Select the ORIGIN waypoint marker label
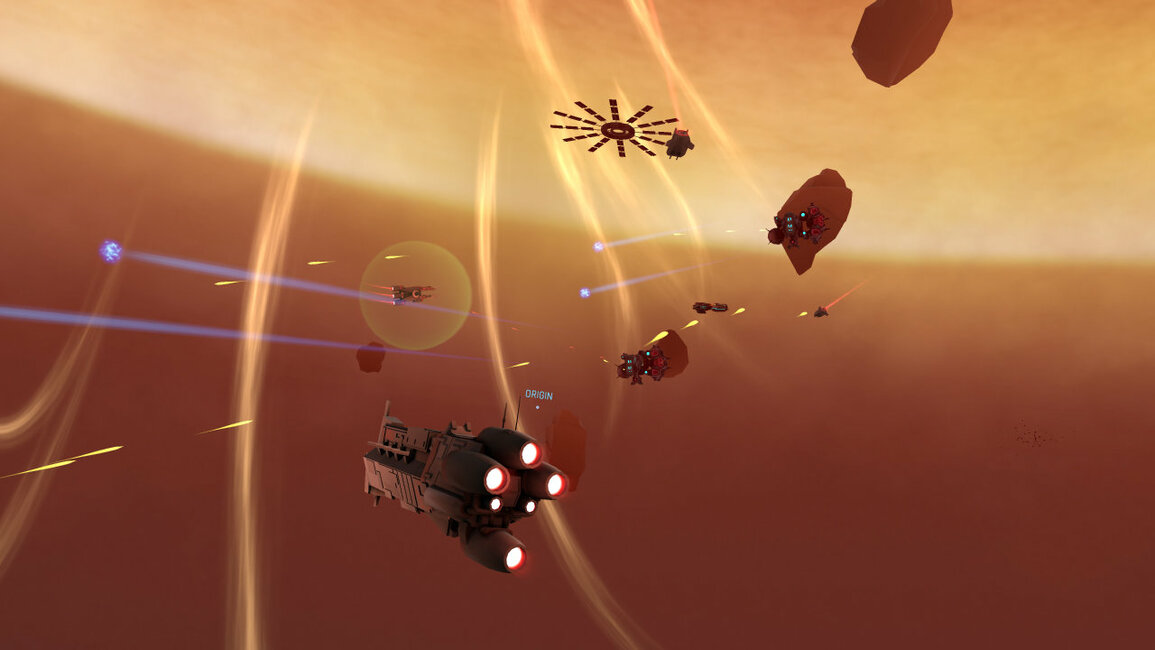 tap(538, 395)
